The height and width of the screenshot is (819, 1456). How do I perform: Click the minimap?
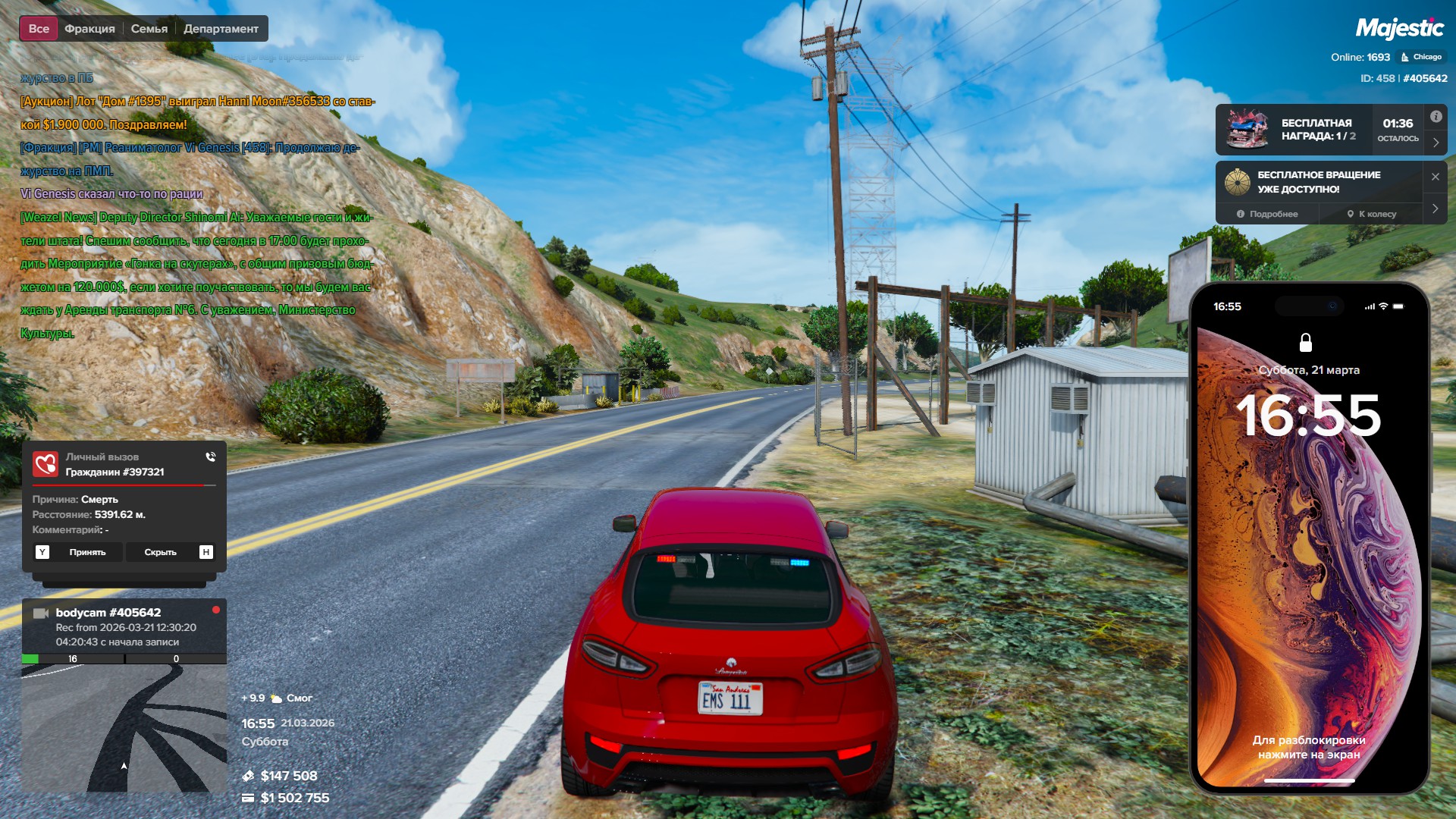click(124, 728)
